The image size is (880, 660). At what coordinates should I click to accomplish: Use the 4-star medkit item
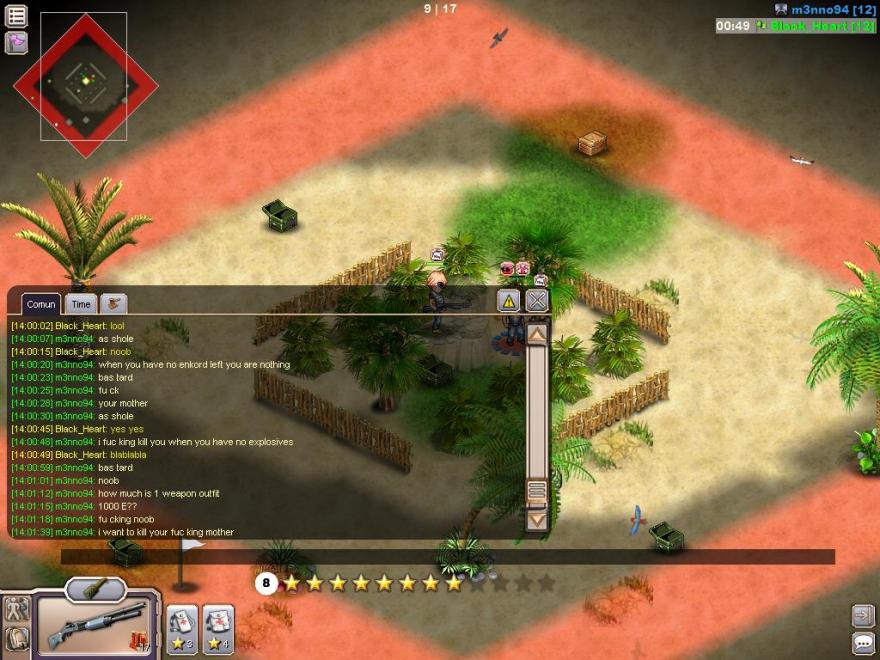pos(218,628)
